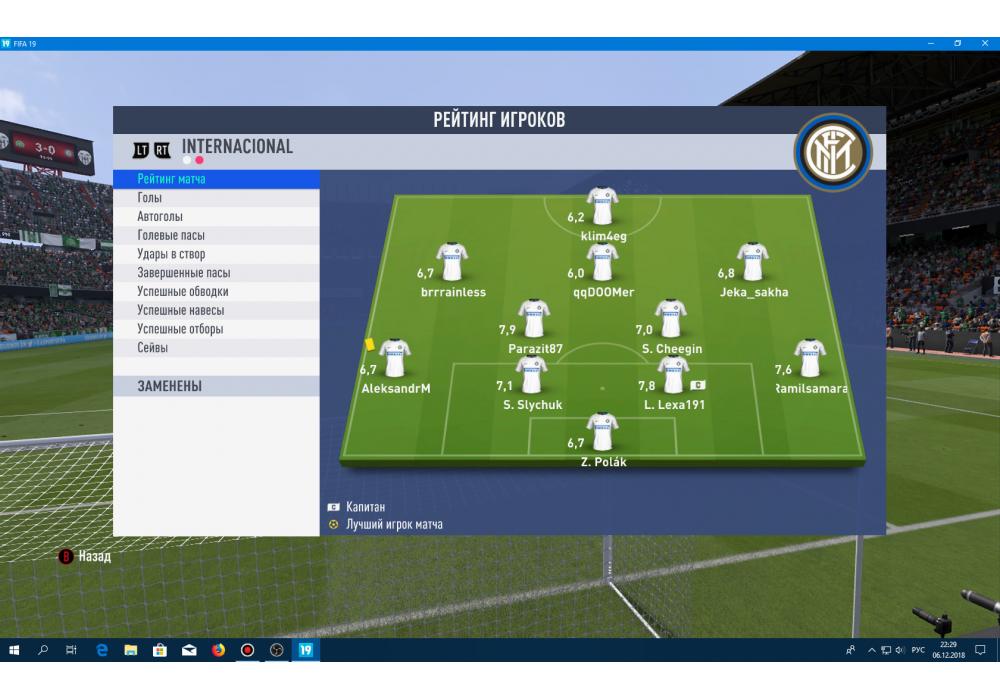The image size is (1000, 700).
Task: Show Завершенные пасы statistic
Action: pos(216,273)
